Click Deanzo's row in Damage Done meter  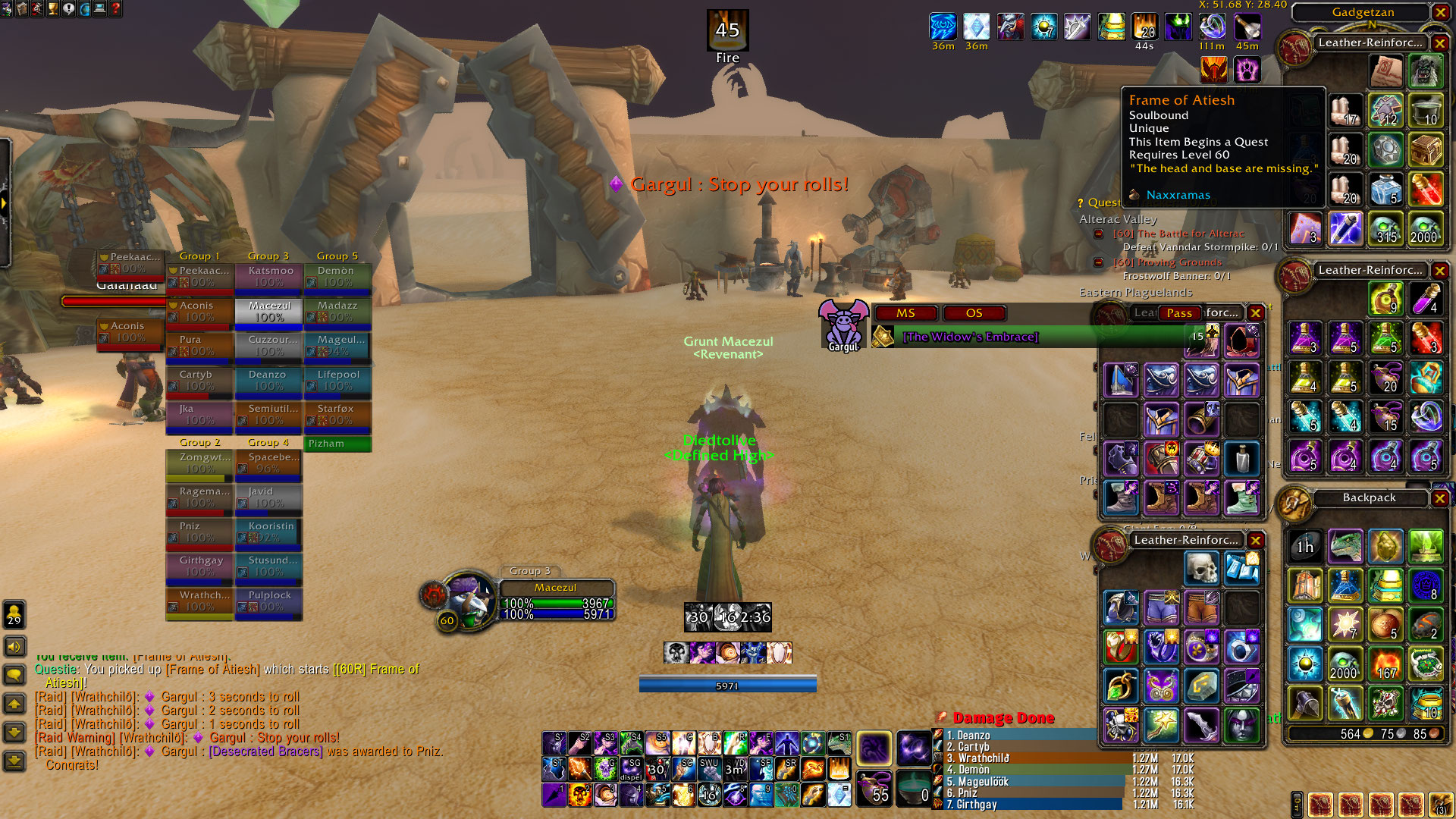point(1016,736)
